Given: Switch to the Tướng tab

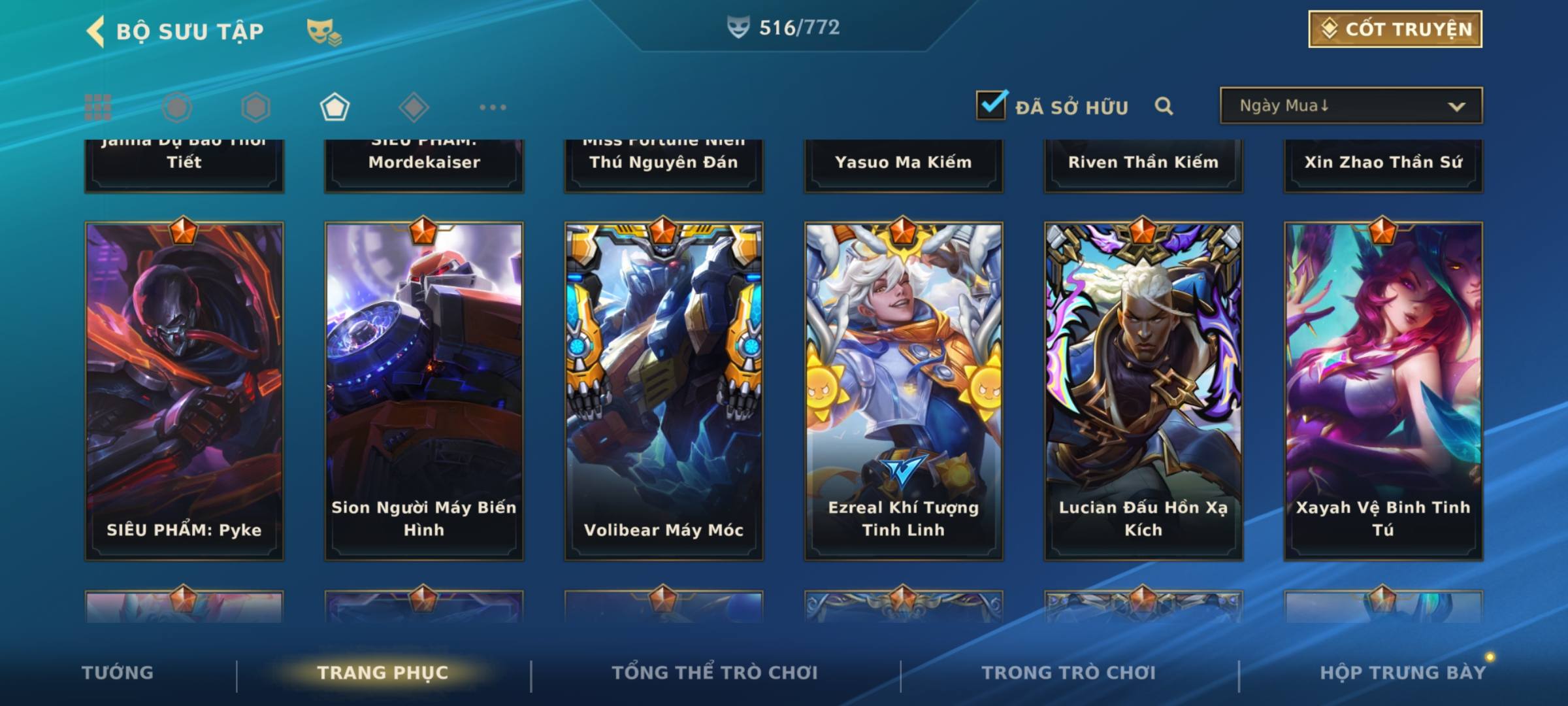Looking at the screenshot, I should [118, 673].
